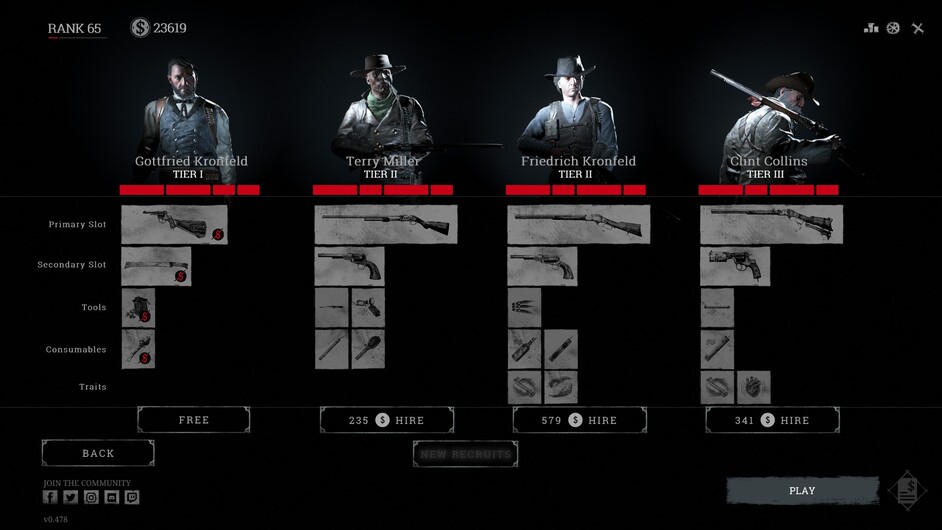Open the Twitter community link
This screenshot has width=942, height=530.
[70, 497]
